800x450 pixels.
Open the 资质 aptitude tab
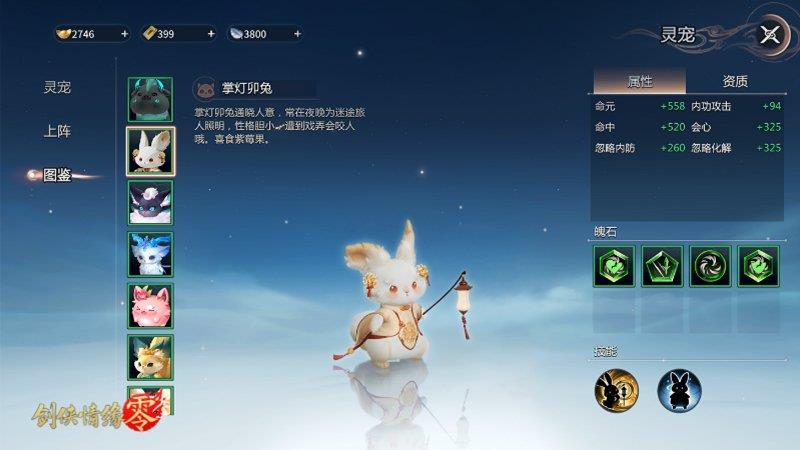pyautogui.click(x=734, y=81)
